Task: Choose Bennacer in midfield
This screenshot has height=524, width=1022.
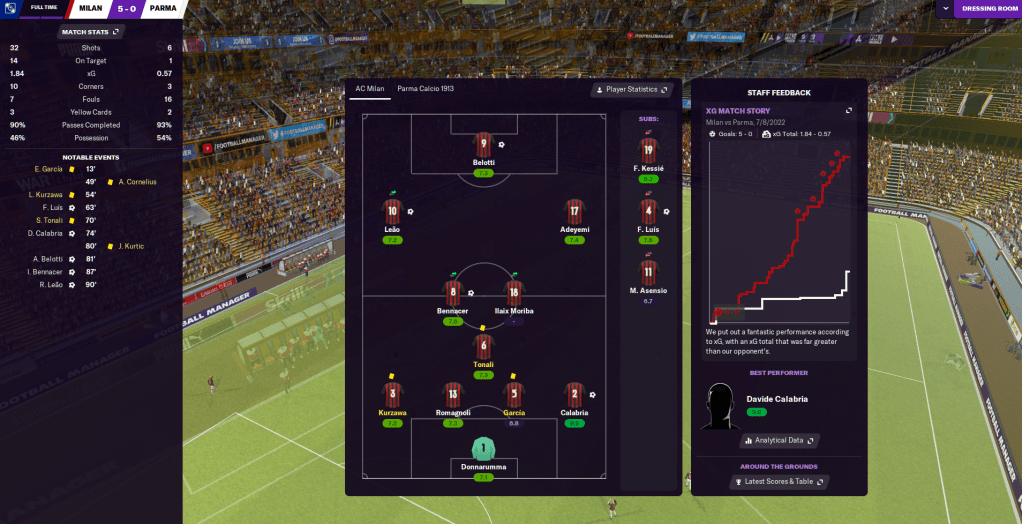Action: [x=453, y=294]
